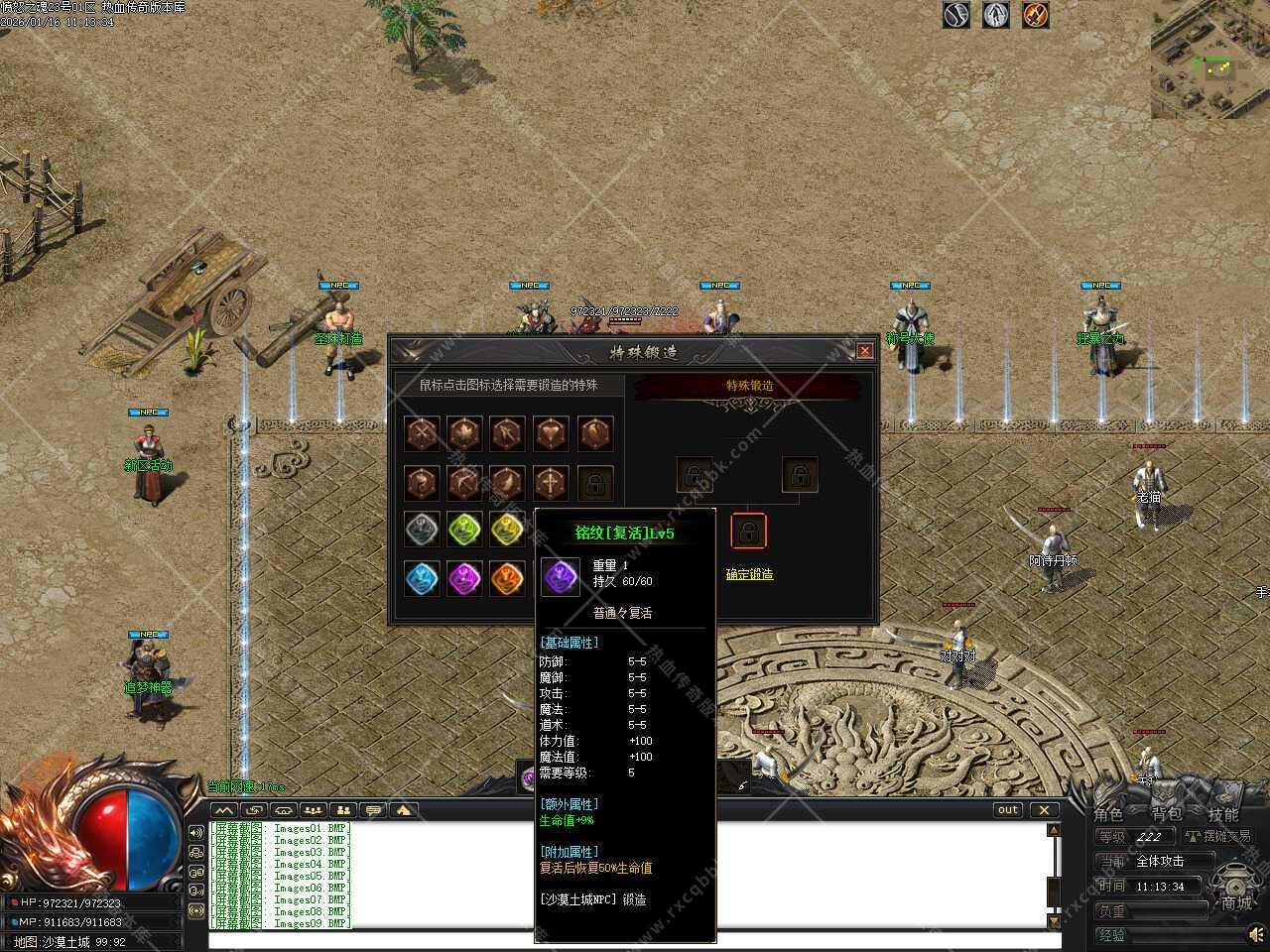Image resolution: width=1270 pixels, height=952 pixels.
Task: Choose the blue inscription gem
Action: [423, 577]
